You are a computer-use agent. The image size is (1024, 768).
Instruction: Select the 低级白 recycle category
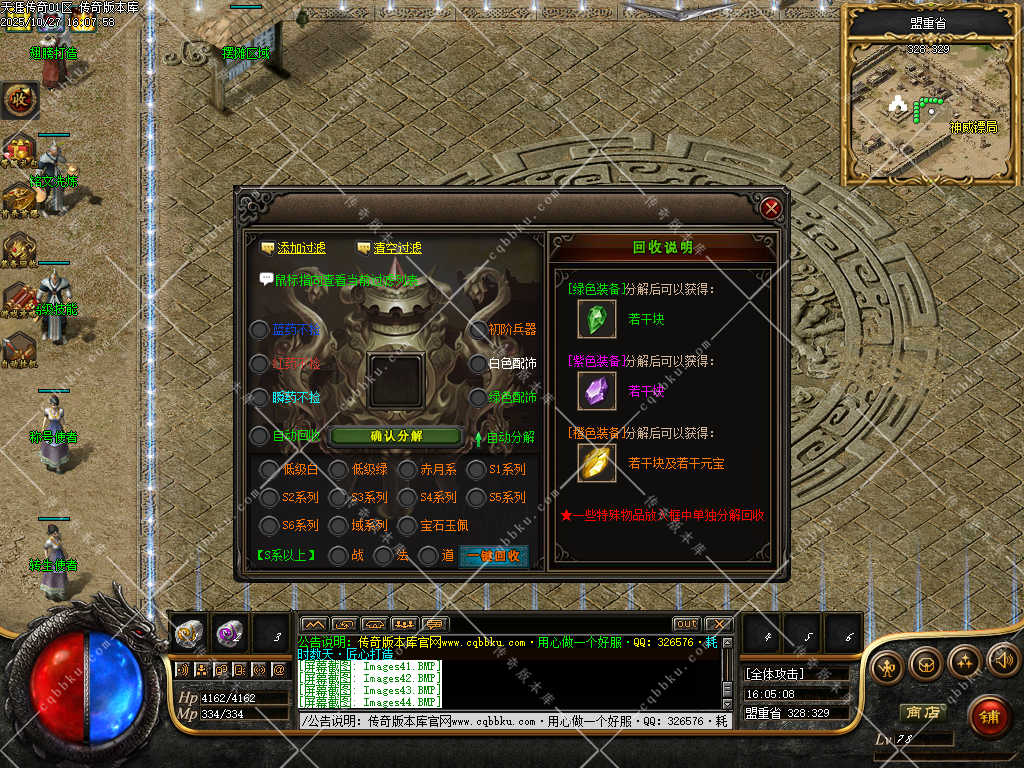tap(270, 469)
